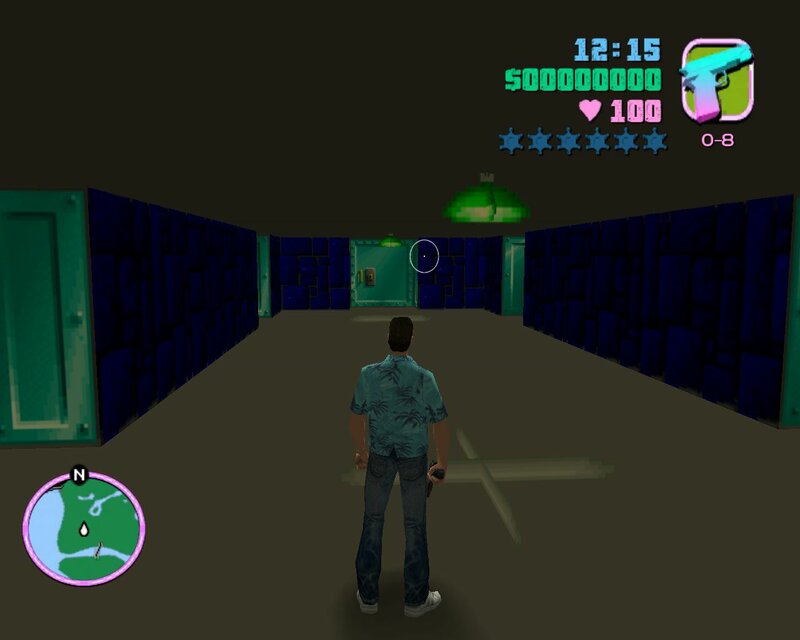Image resolution: width=800 pixels, height=640 pixels.
Task: Click the north marker on the radar
Action: click(x=78, y=476)
